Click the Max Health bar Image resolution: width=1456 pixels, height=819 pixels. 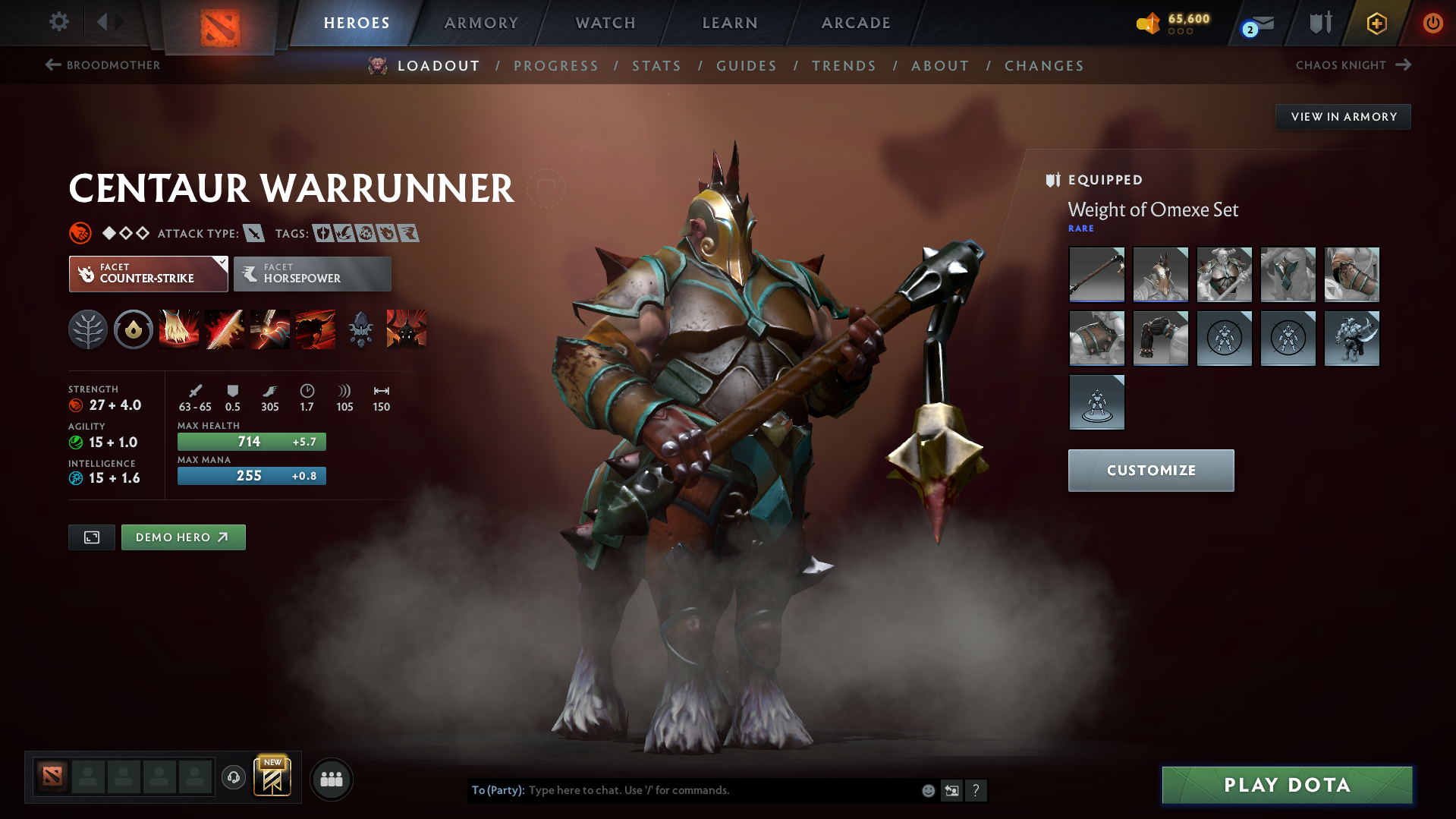click(251, 441)
